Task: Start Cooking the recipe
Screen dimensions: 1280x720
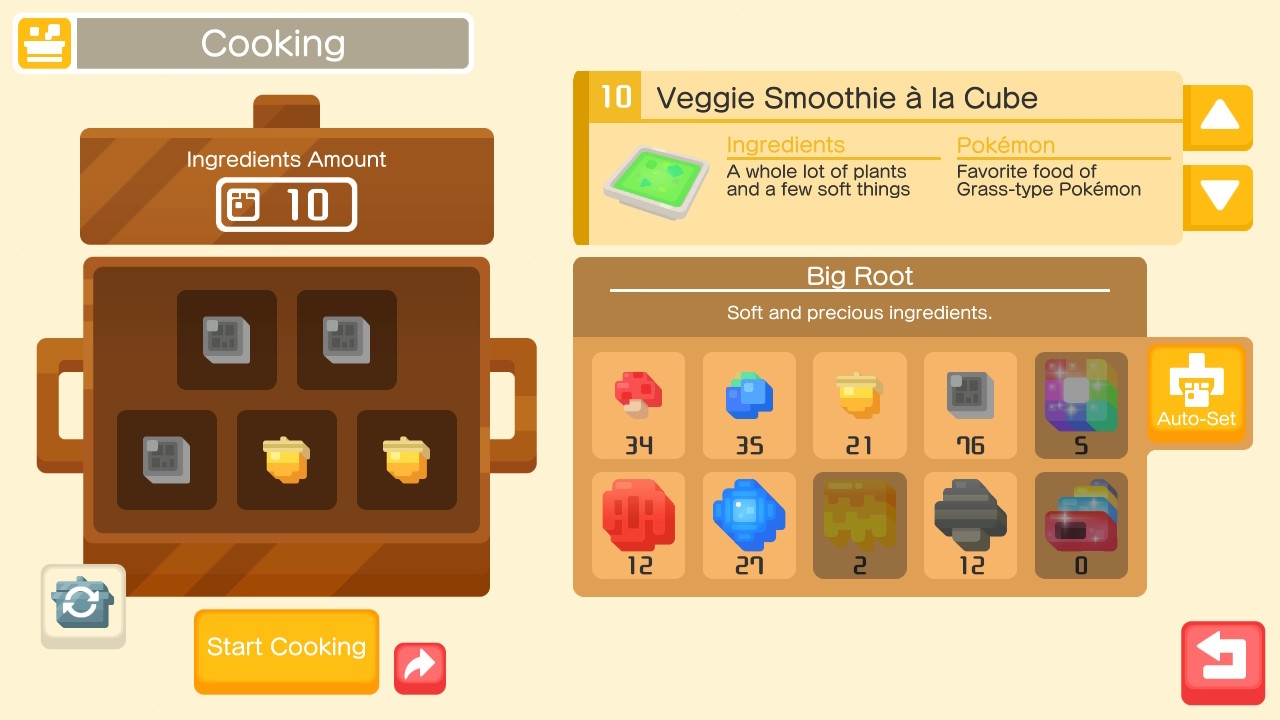Action: click(x=286, y=649)
